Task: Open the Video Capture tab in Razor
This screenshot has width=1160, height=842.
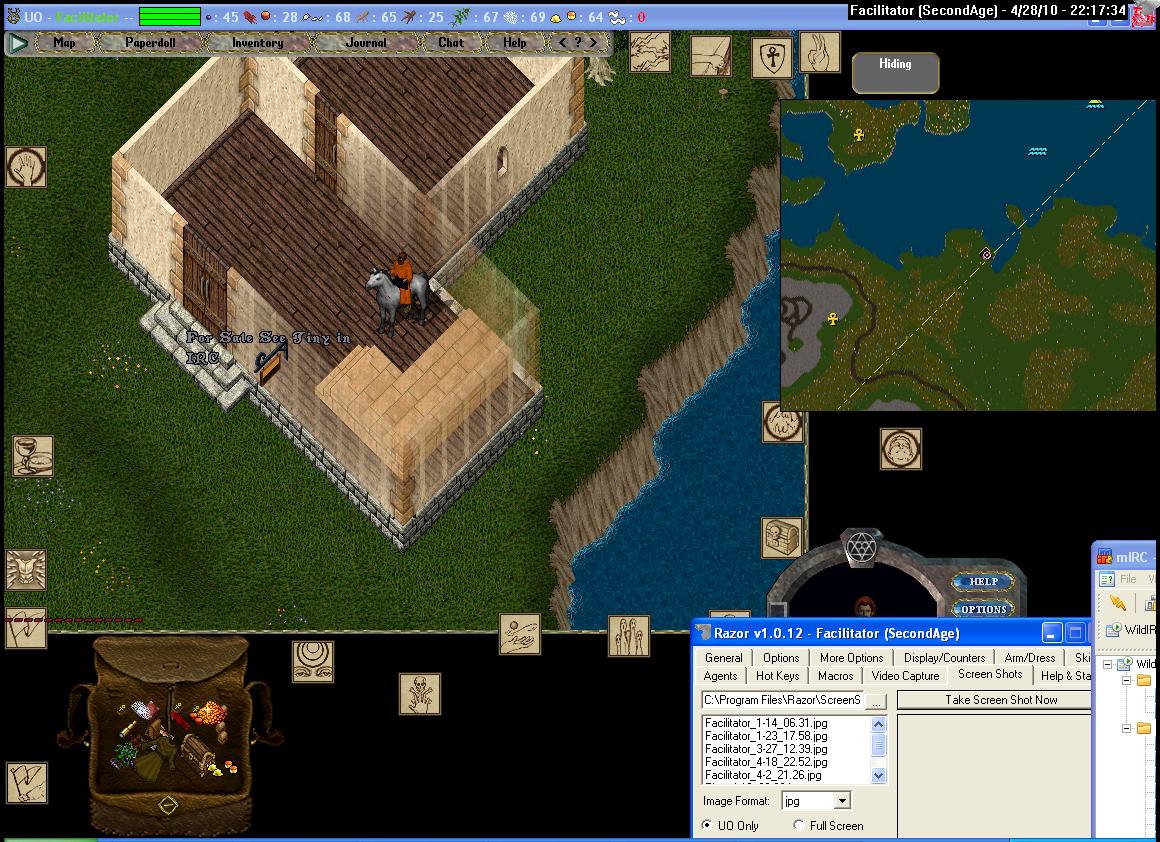Action: click(x=905, y=676)
